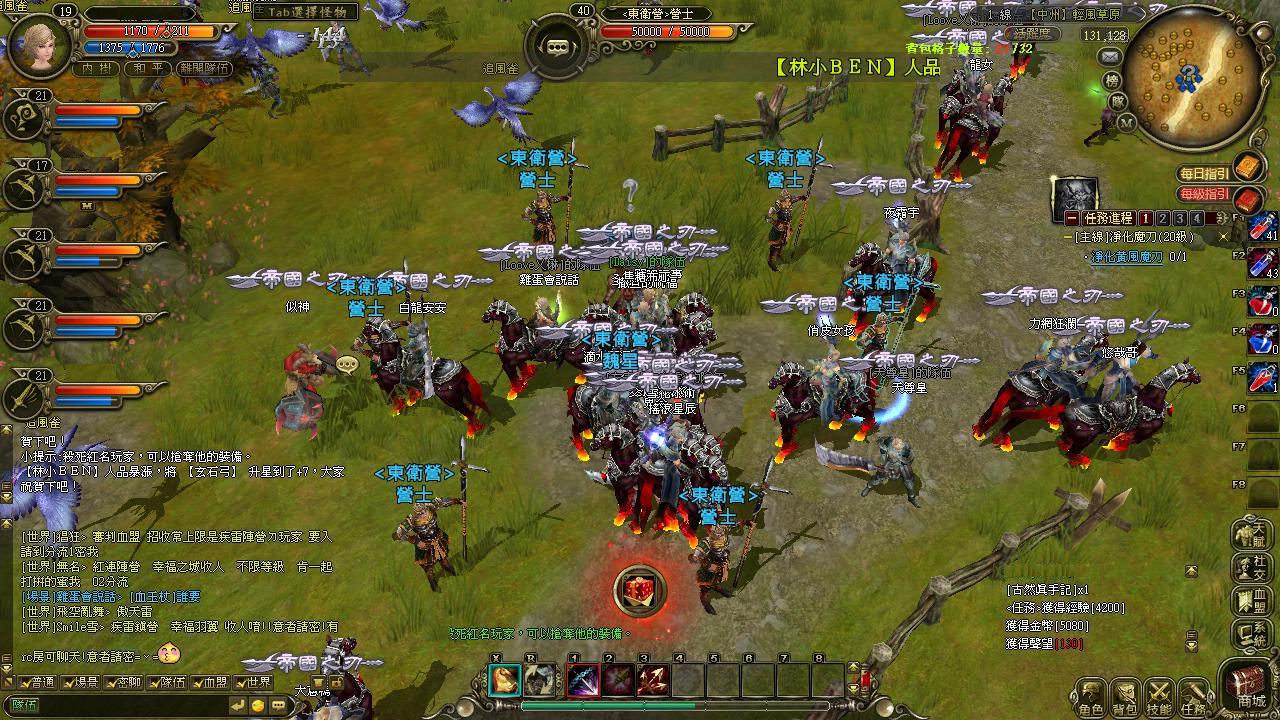Open the 榜 ranking button by the minimap
The width and height of the screenshot is (1280, 720).
click(1112, 80)
